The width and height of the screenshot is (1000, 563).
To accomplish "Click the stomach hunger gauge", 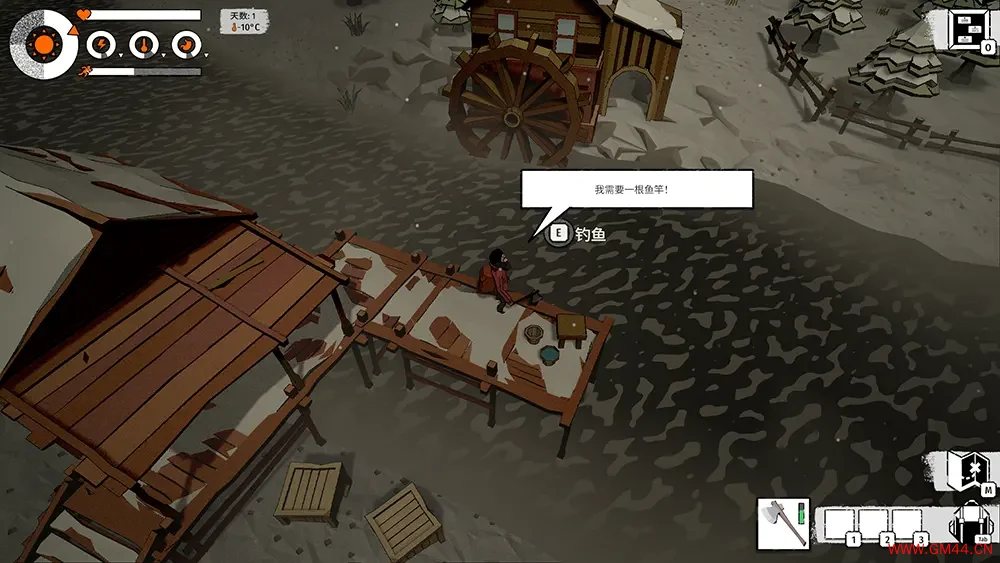I will point(185,44).
